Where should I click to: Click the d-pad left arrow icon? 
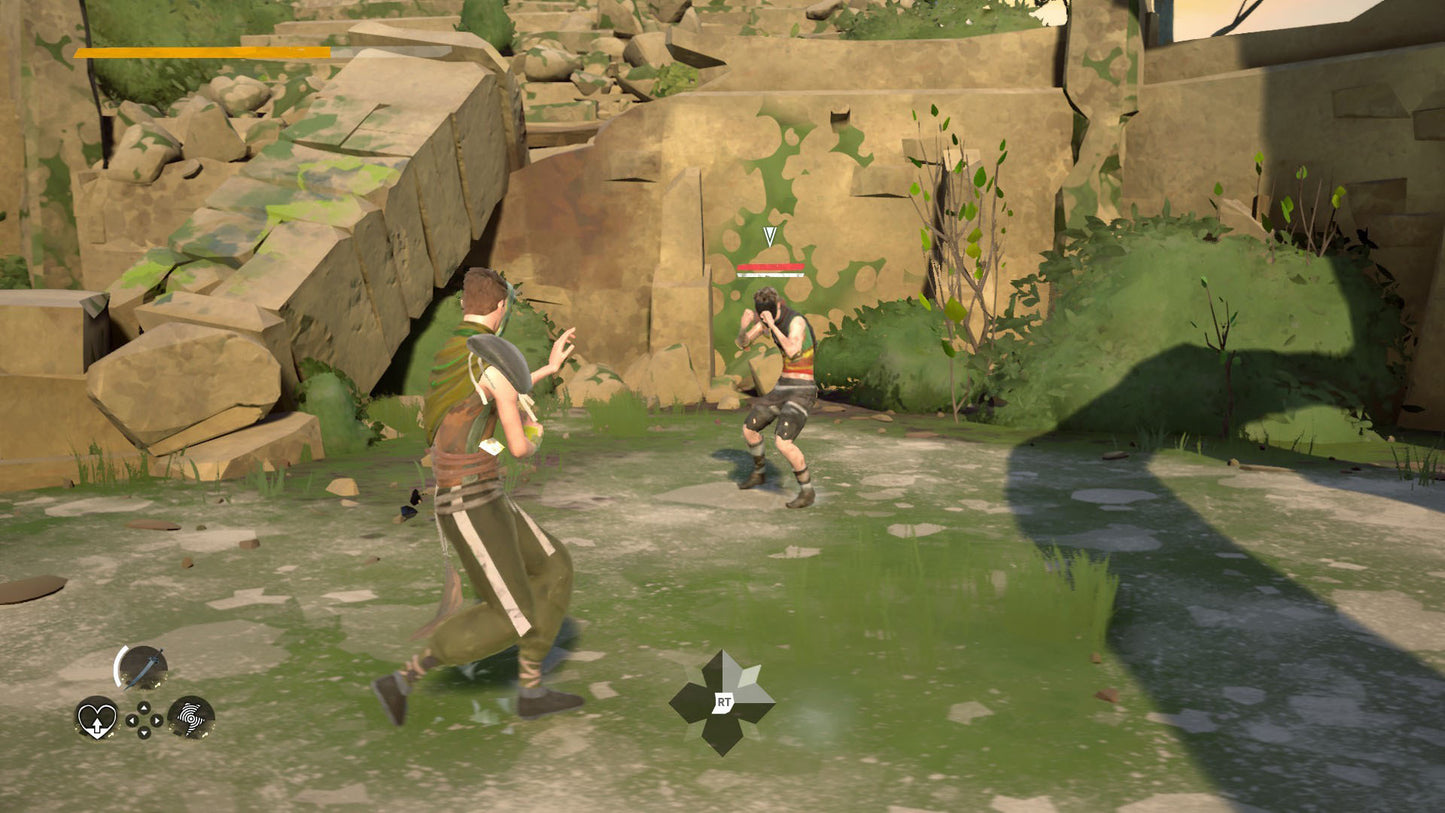click(132, 720)
